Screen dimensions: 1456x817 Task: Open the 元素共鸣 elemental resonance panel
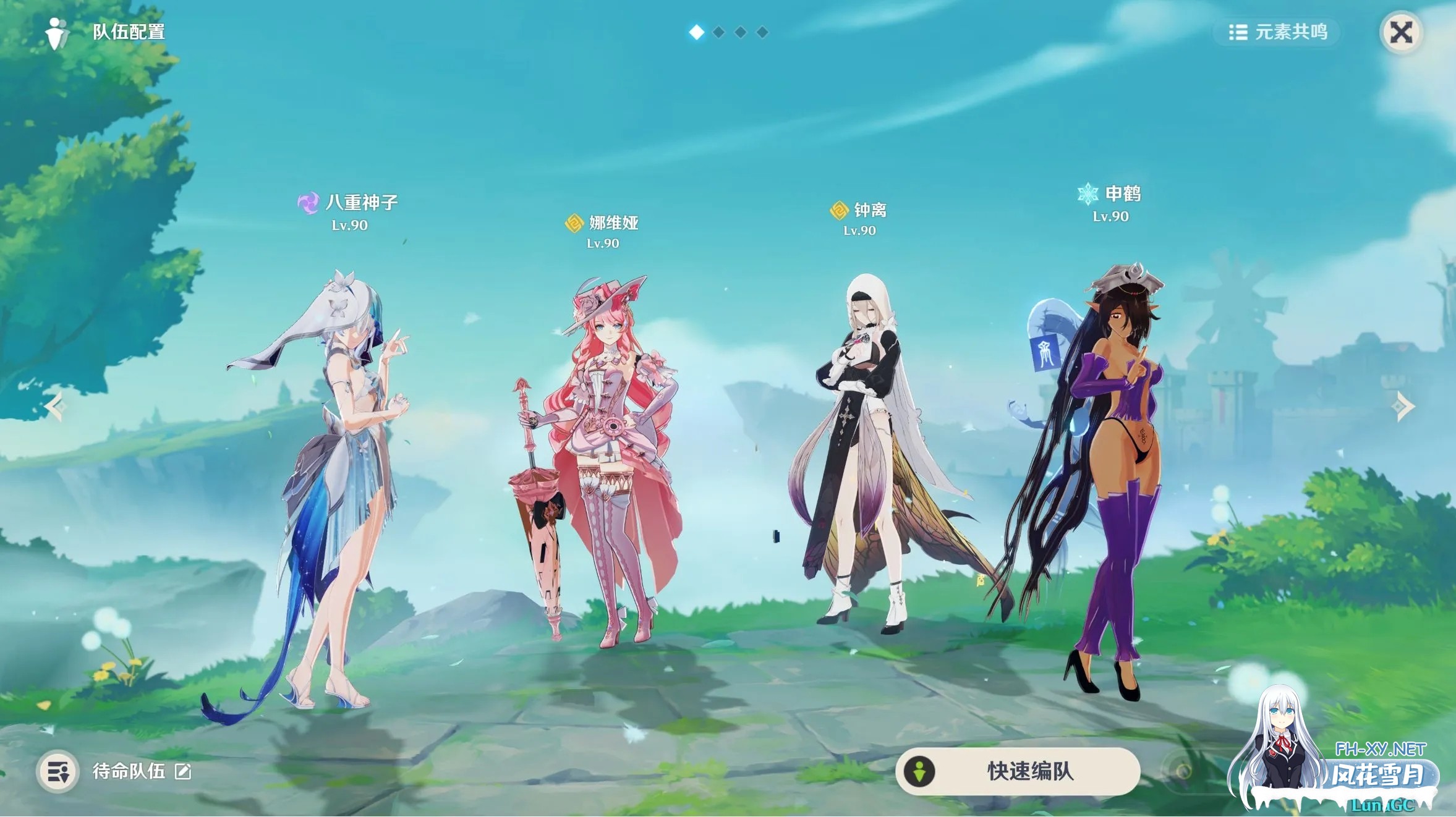pos(1276,33)
